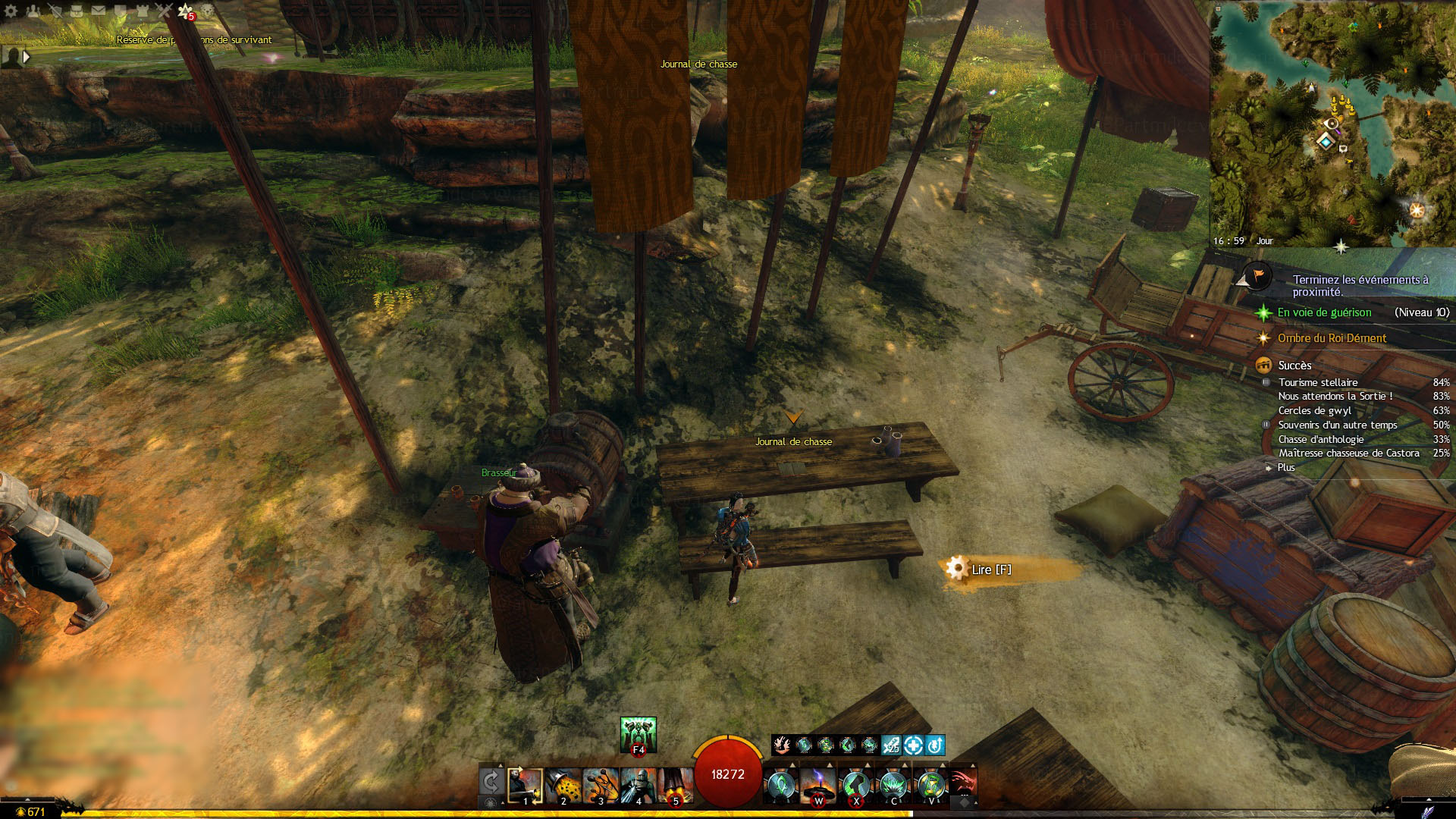Open the contacts and friends icon
Image resolution: width=1456 pixels, height=819 pixels.
[33, 11]
